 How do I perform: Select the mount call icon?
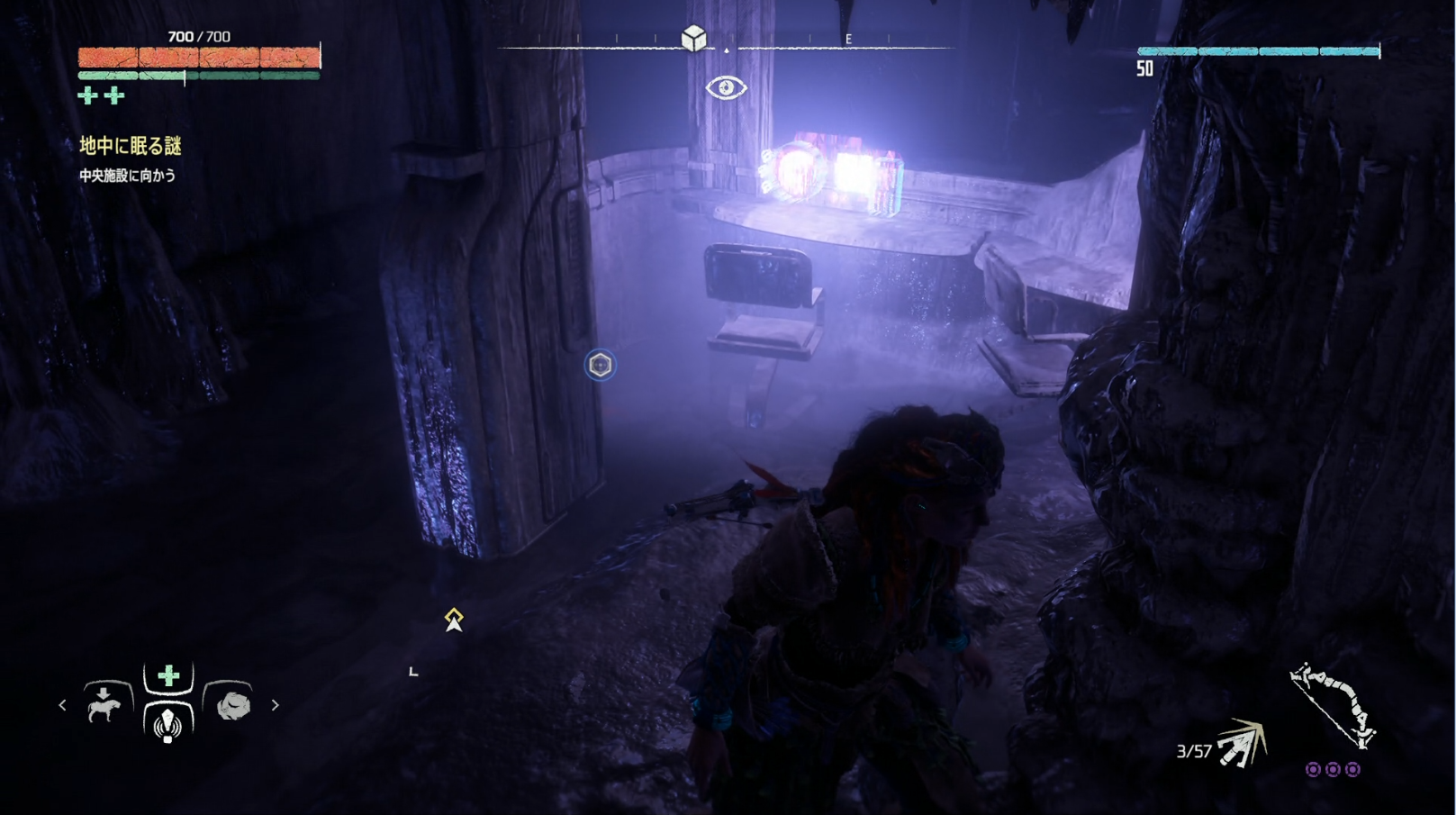104,706
